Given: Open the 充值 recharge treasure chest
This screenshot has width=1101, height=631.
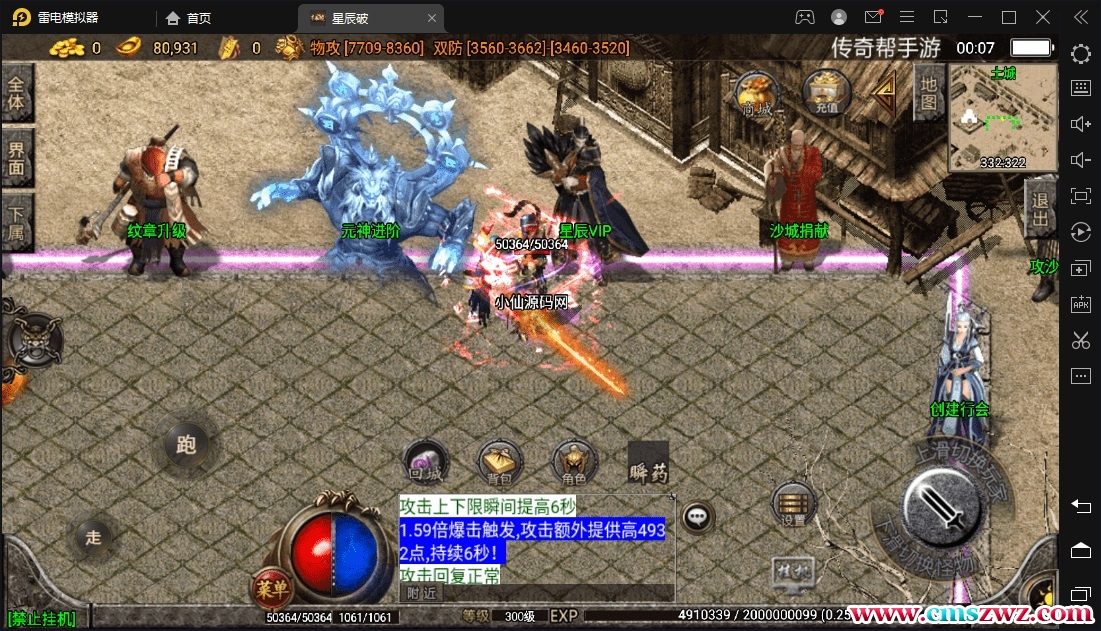Looking at the screenshot, I should coord(826,93).
